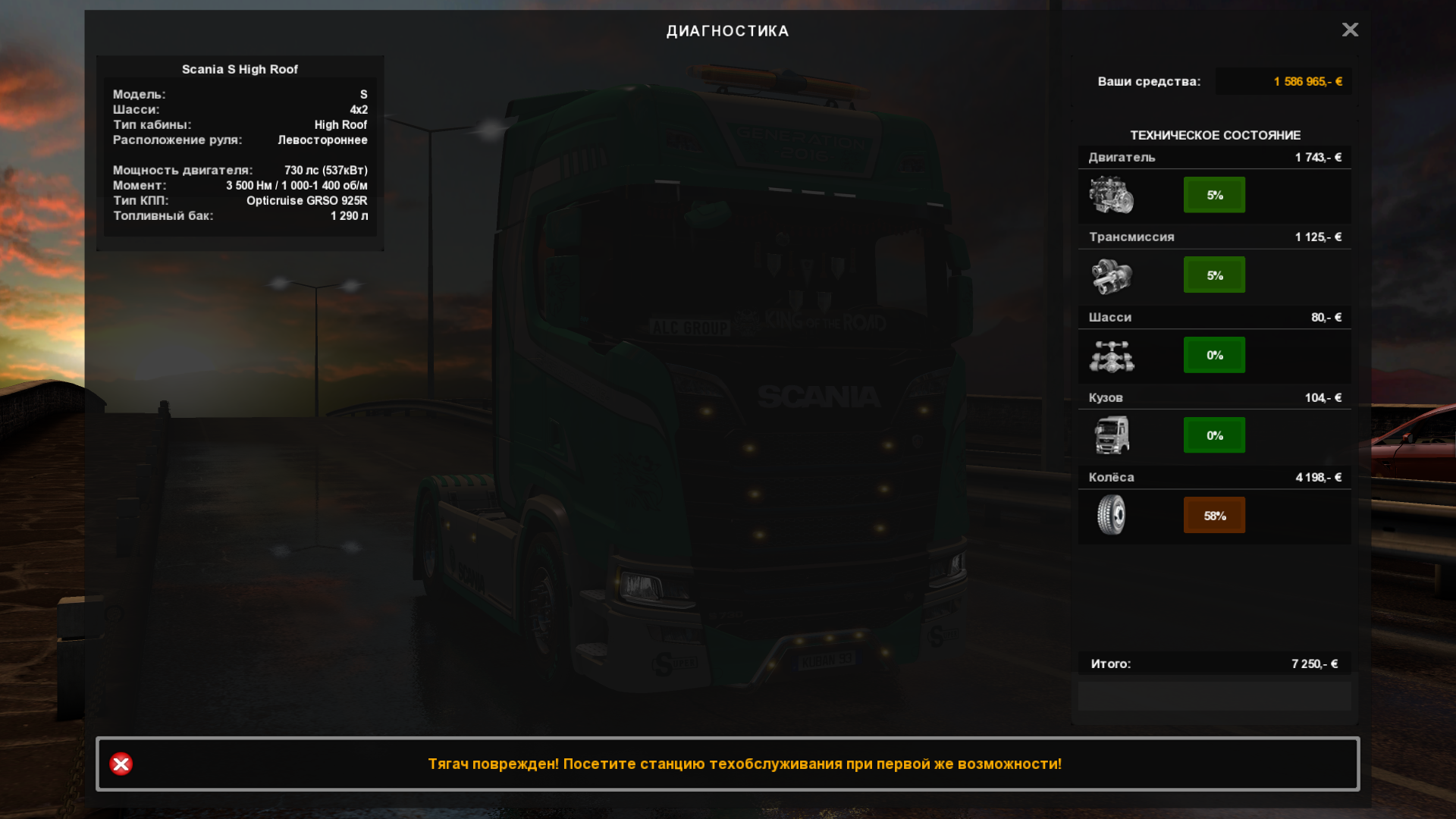
Task: Click the transmission gearbox icon
Action: coord(1112,275)
